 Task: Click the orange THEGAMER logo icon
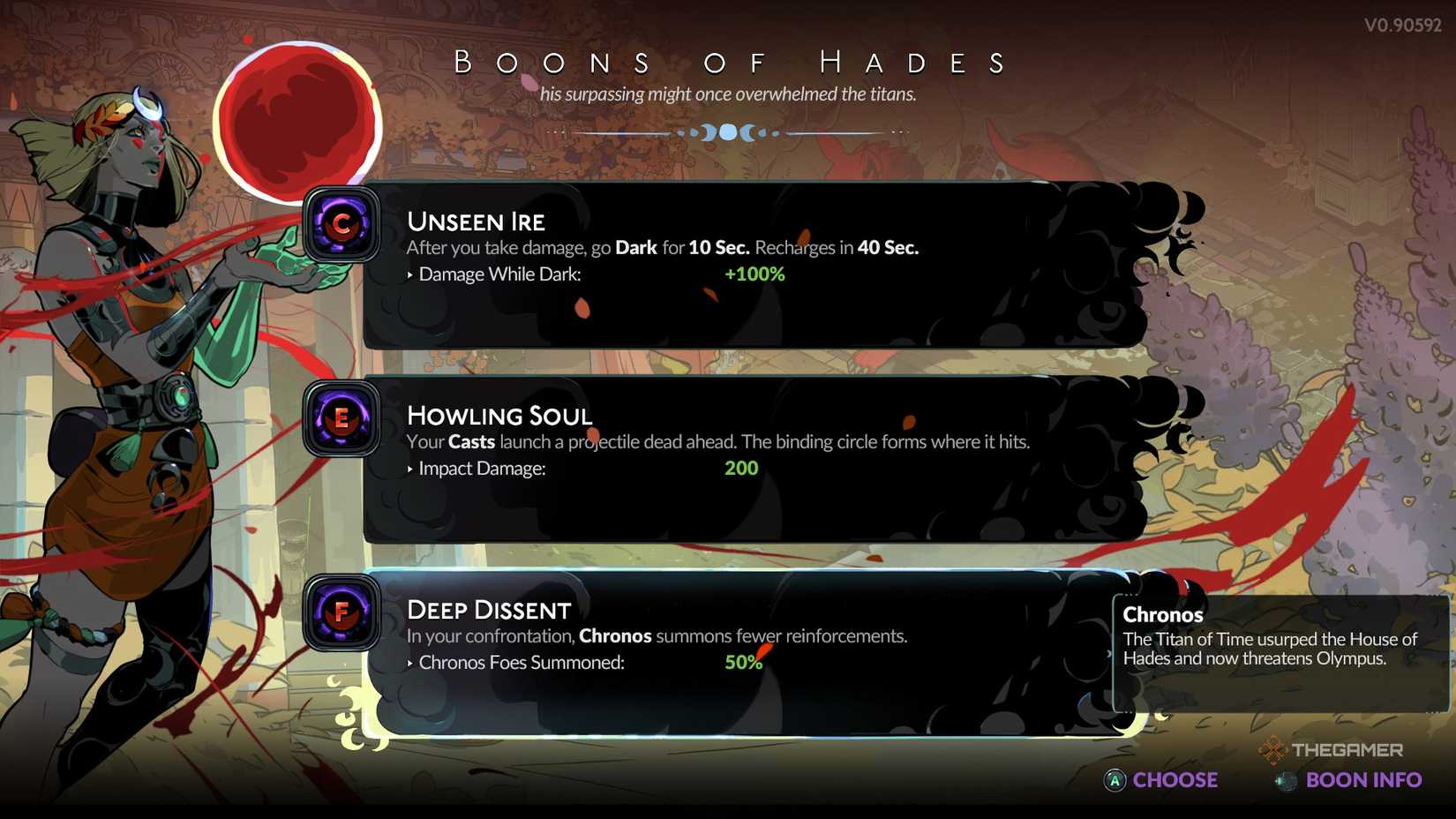[1271, 751]
